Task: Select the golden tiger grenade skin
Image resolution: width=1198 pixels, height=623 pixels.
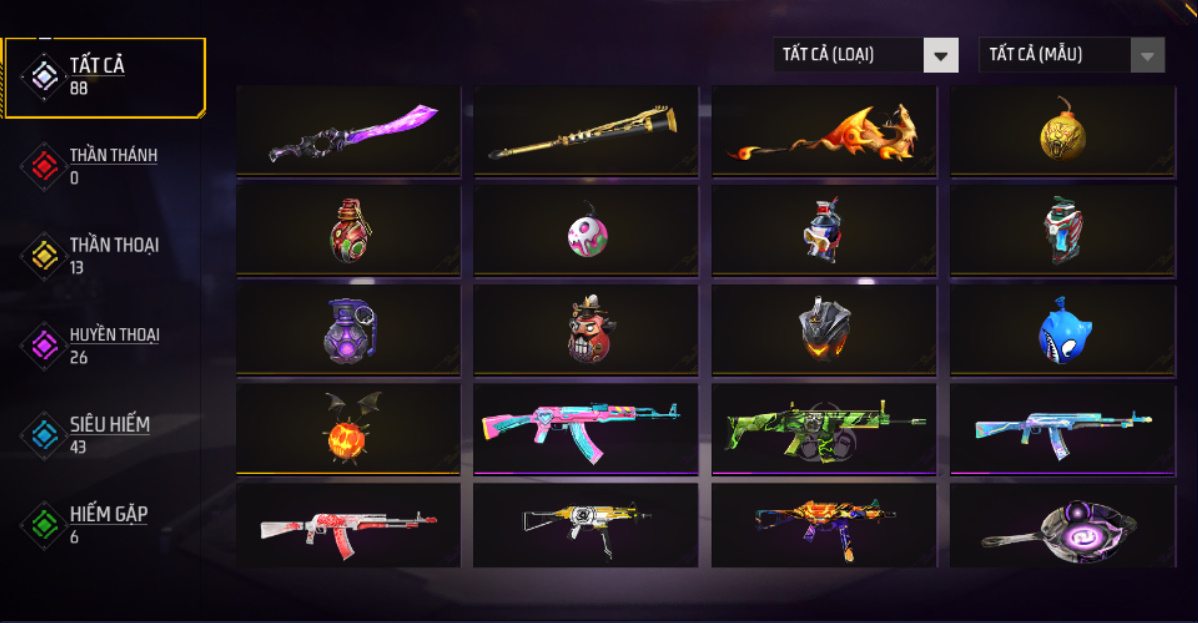Action: point(1062,131)
